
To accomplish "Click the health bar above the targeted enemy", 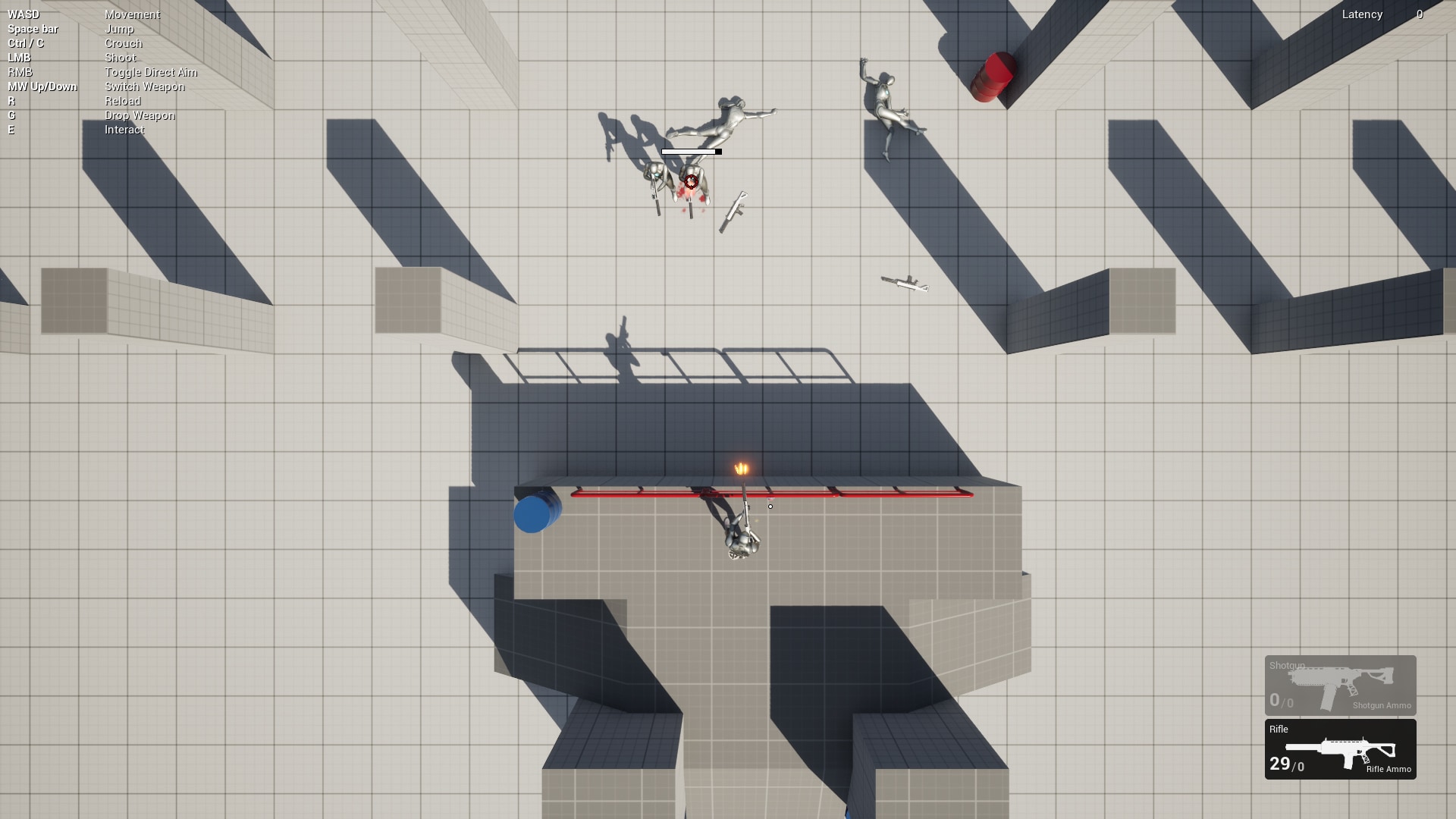I will 690,151.
